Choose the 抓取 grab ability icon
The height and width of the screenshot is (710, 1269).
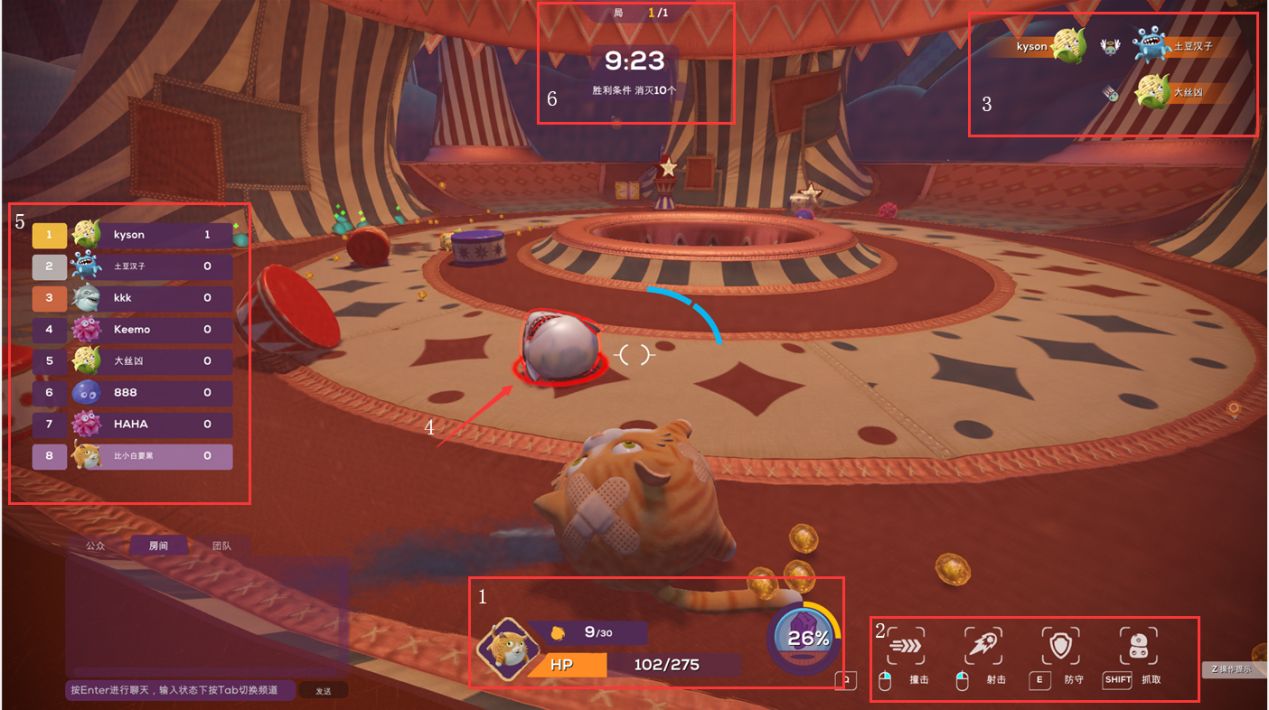1138,646
